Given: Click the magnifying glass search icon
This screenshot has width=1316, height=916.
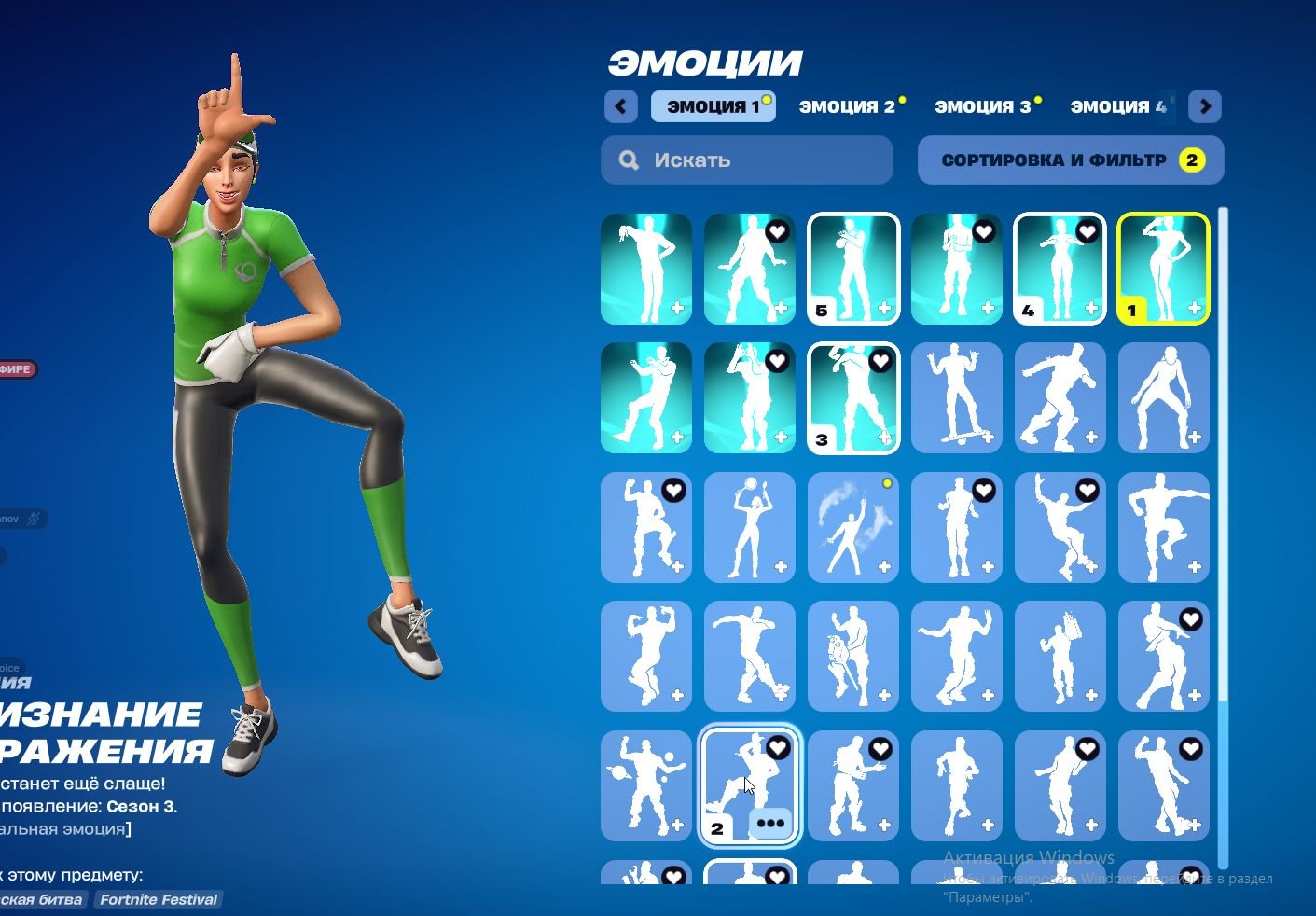Looking at the screenshot, I should click(629, 160).
